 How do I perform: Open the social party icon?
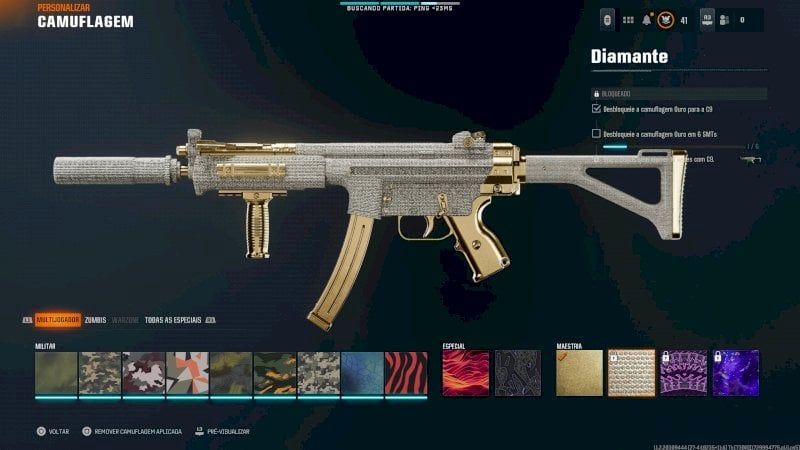723,19
